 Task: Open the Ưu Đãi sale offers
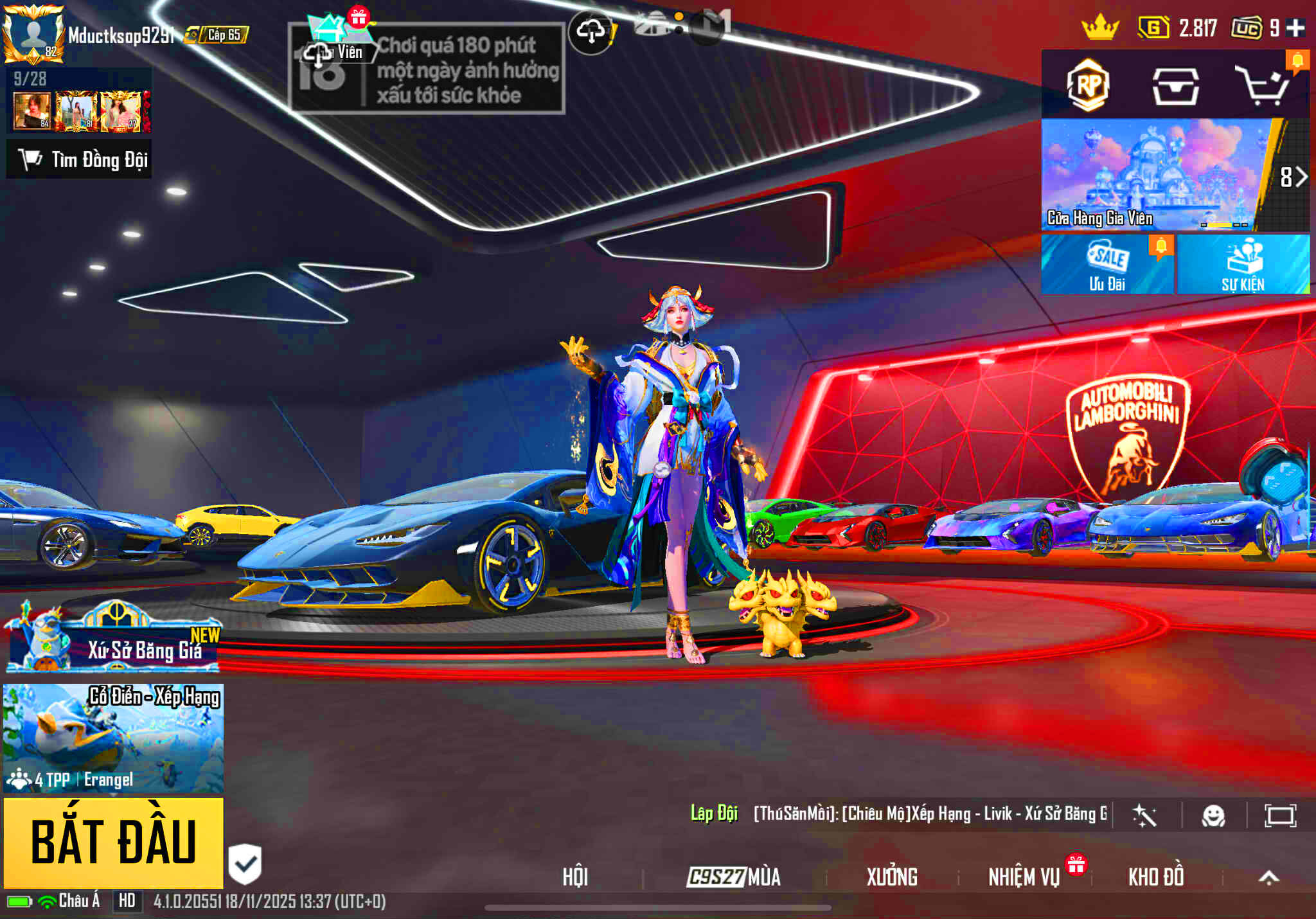[1107, 265]
